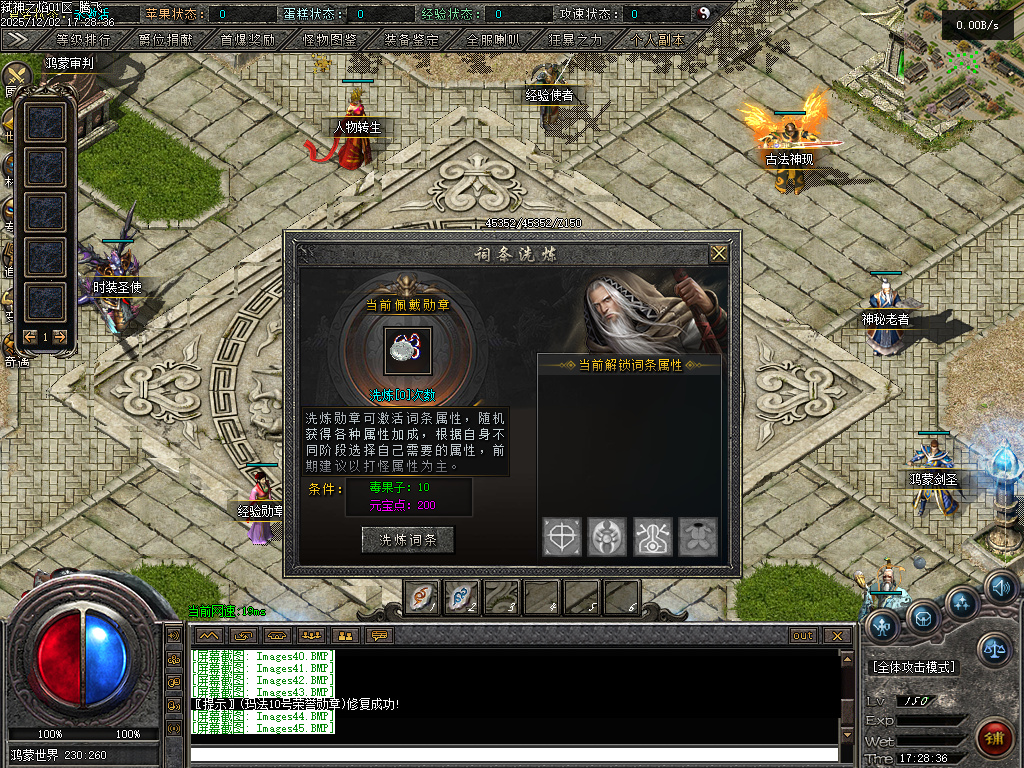Open the 怪物图鉴 monster codex
Image resolution: width=1024 pixels, height=768 pixels.
[330, 41]
